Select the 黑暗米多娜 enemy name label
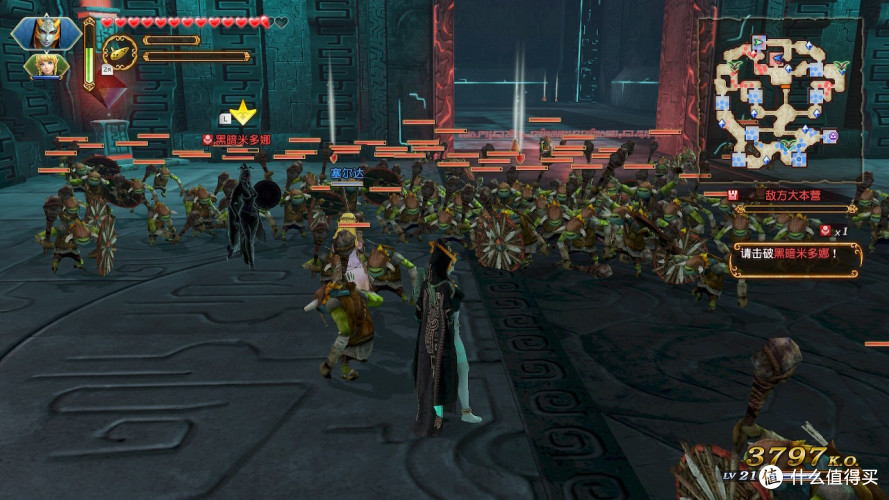This screenshot has width=889, height=500. 236,140
